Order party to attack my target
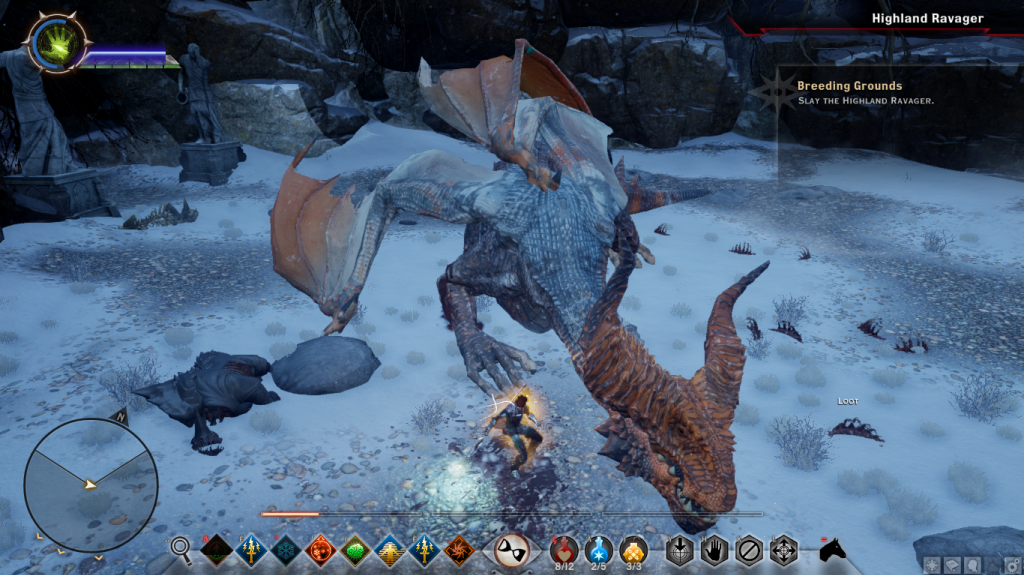The height and width of the screenshot is (575, 1024). [x=681, y=549]
